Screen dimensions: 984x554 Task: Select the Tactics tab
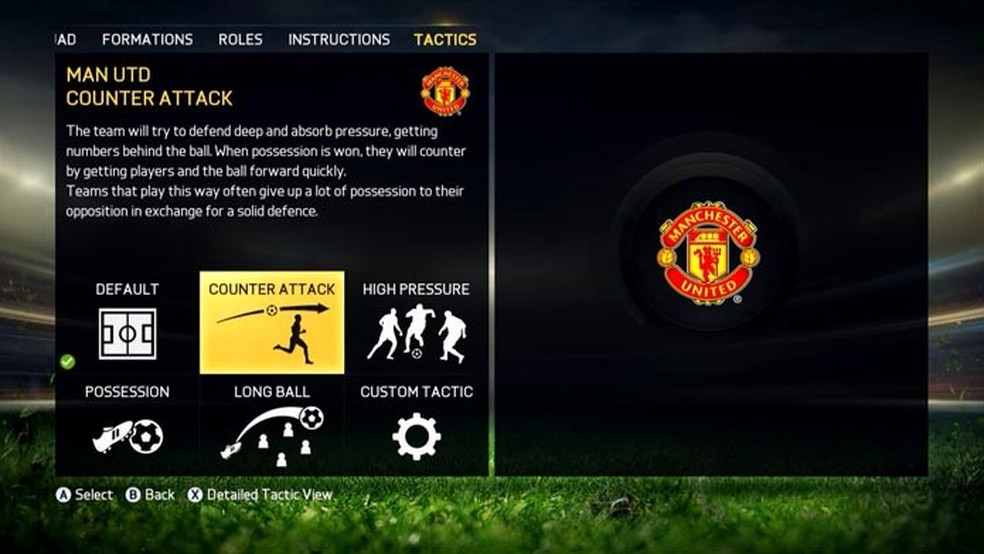click(445, 40)
